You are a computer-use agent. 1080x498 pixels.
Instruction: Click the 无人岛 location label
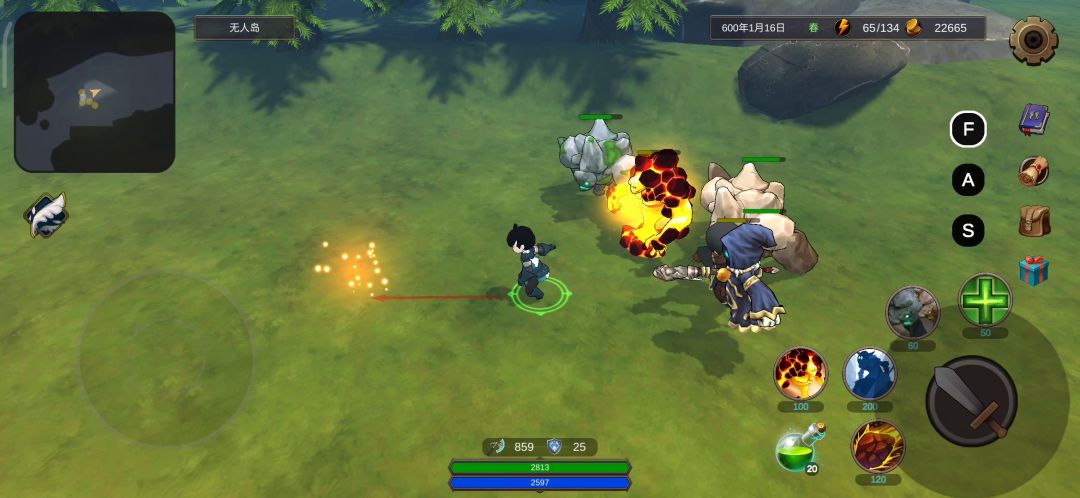coord(244,27)
